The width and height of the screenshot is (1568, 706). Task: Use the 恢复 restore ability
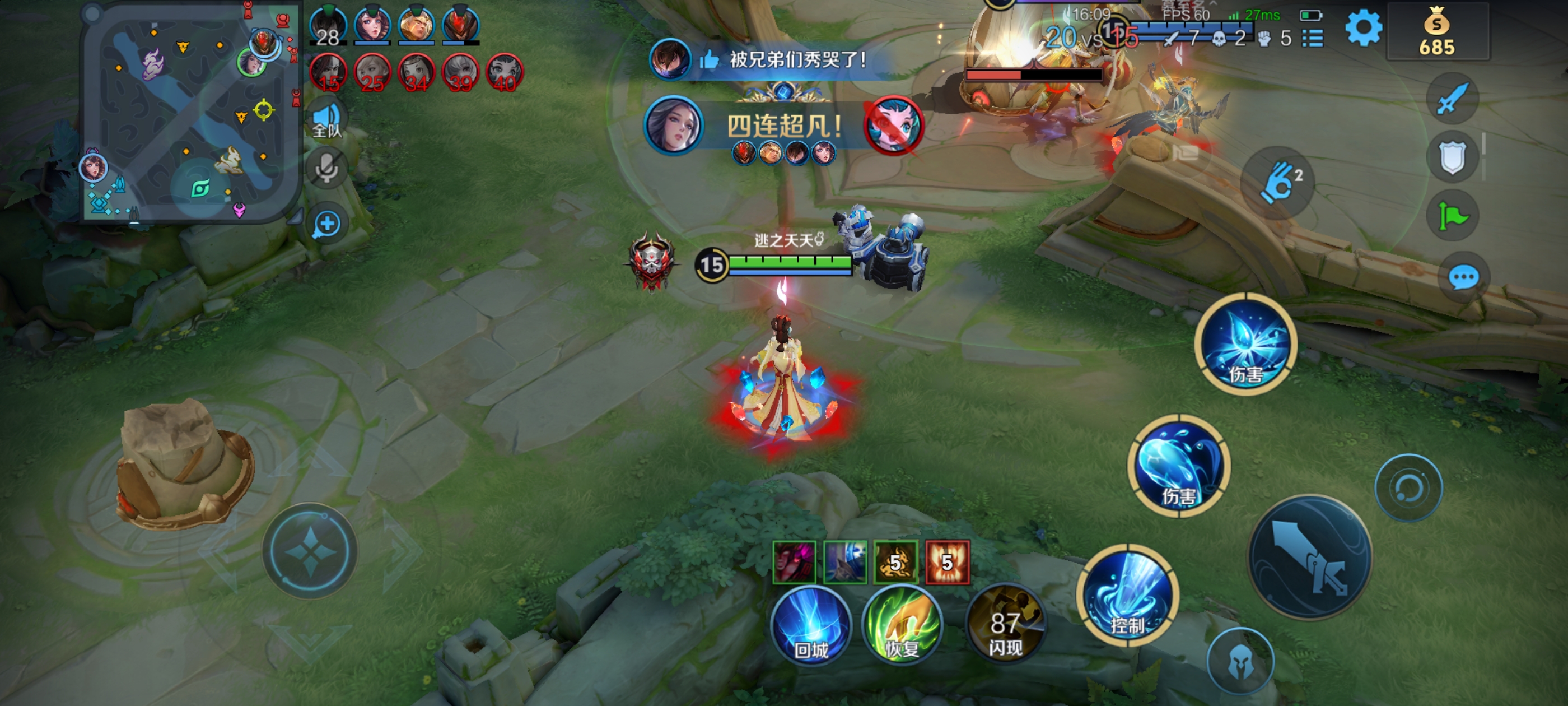coord(902,625)
